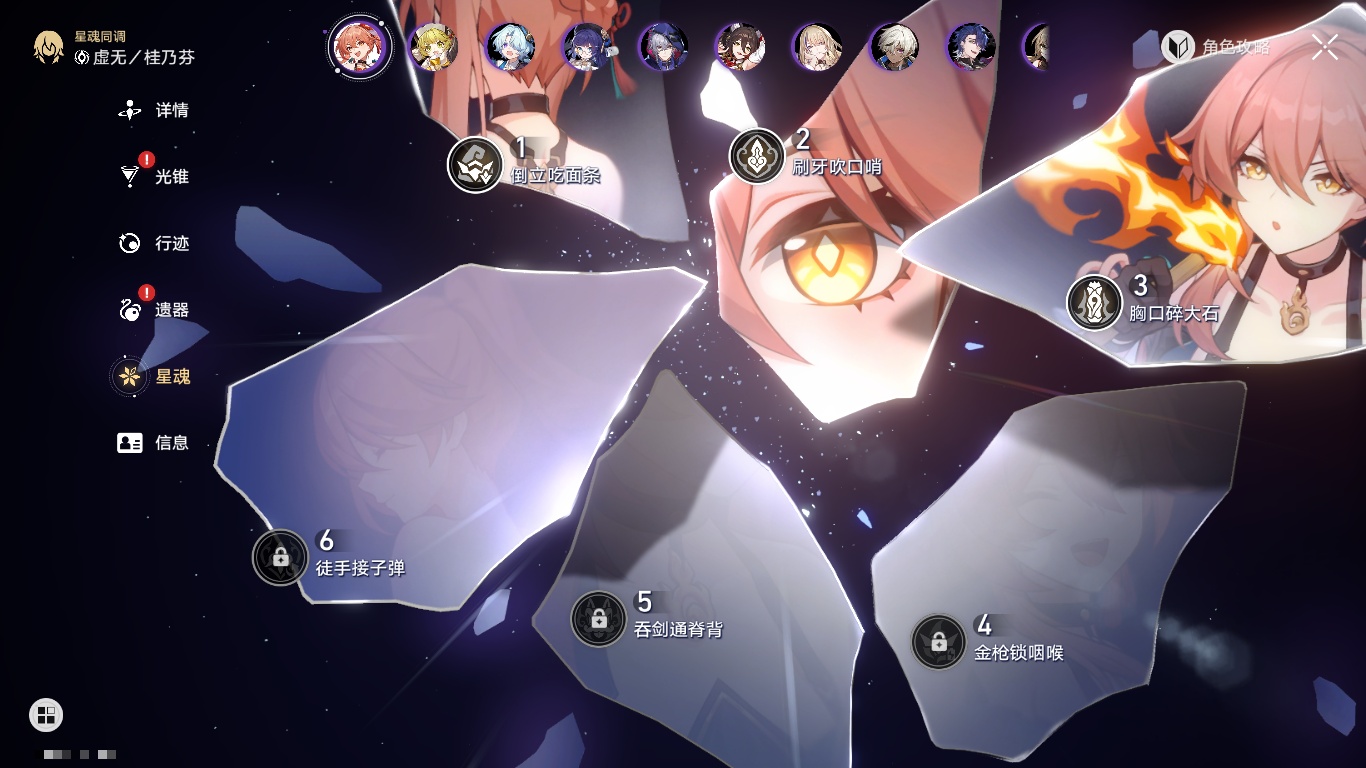Close the character screen with the X
This screenshot has height=768, width=1366.
(1325, 47)
